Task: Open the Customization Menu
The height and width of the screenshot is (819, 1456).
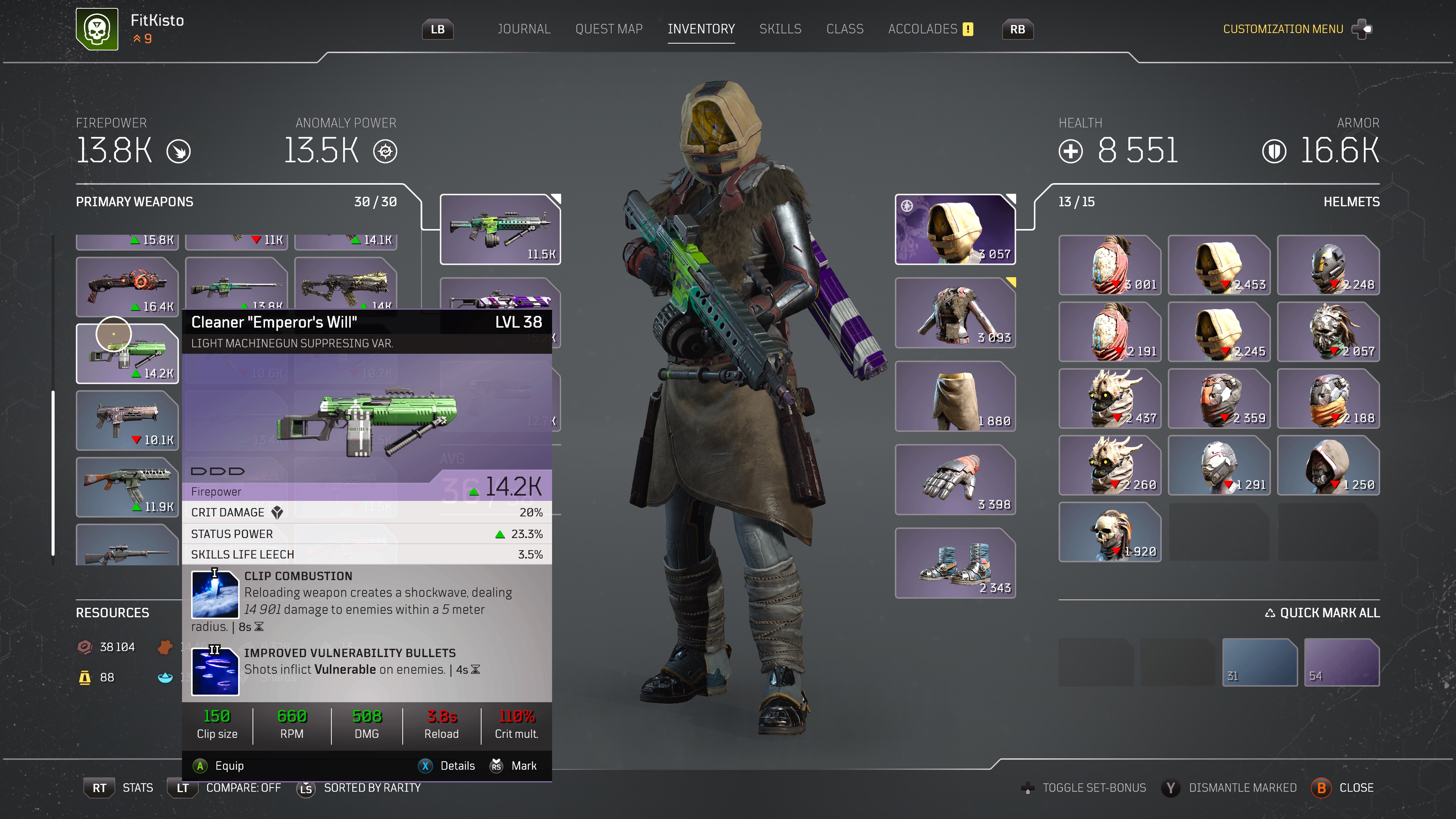Action: tap(1283, 29)
